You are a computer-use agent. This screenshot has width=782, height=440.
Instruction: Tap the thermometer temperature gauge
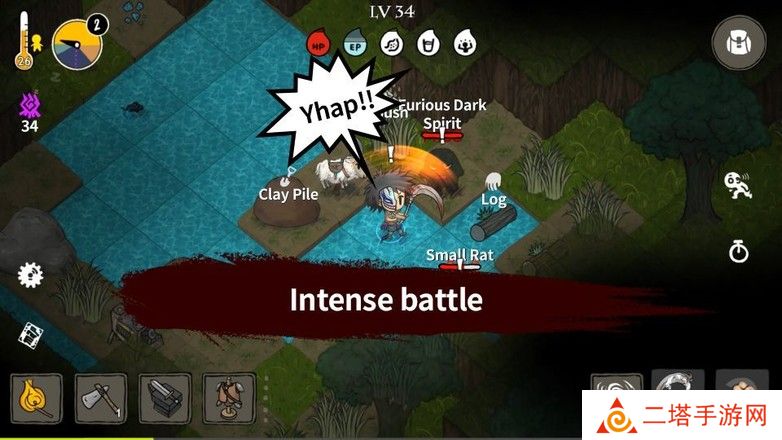22,44
